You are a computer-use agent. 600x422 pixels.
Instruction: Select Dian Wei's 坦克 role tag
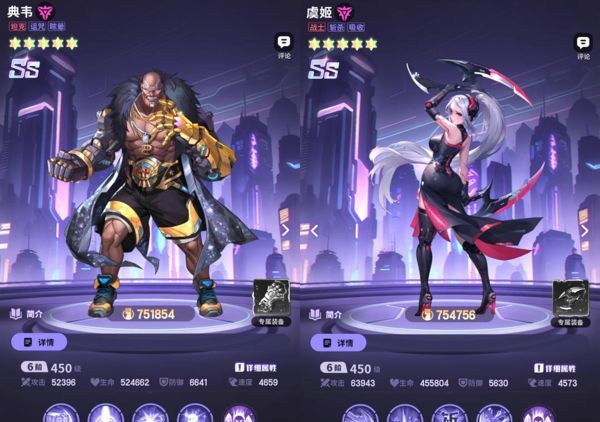pos(17,29)
